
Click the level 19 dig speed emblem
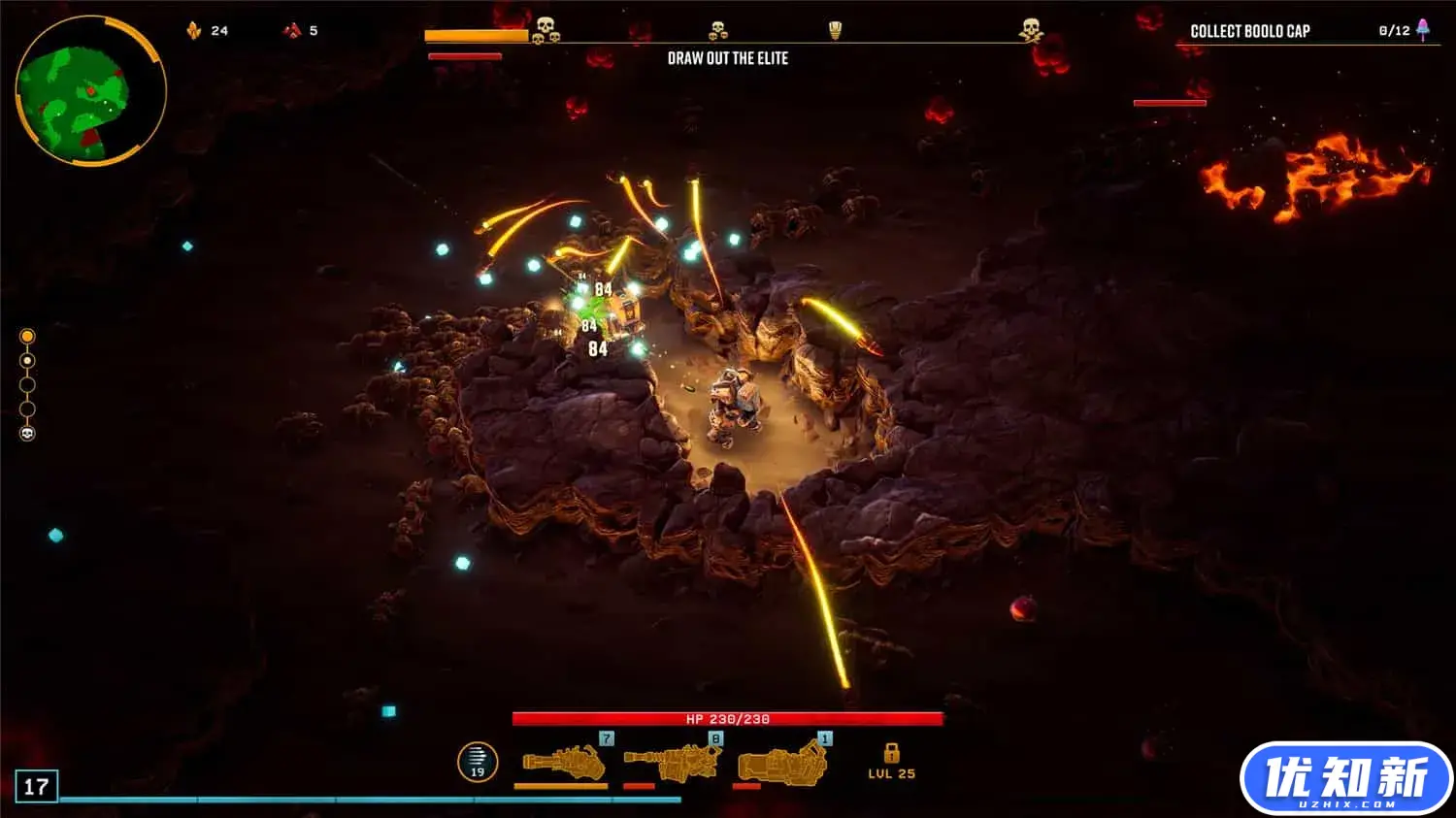pos(476,764)
